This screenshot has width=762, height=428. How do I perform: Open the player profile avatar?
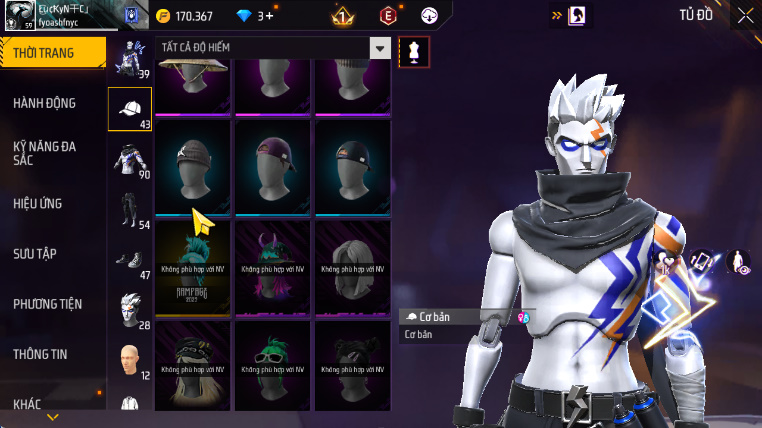[18, 16]
